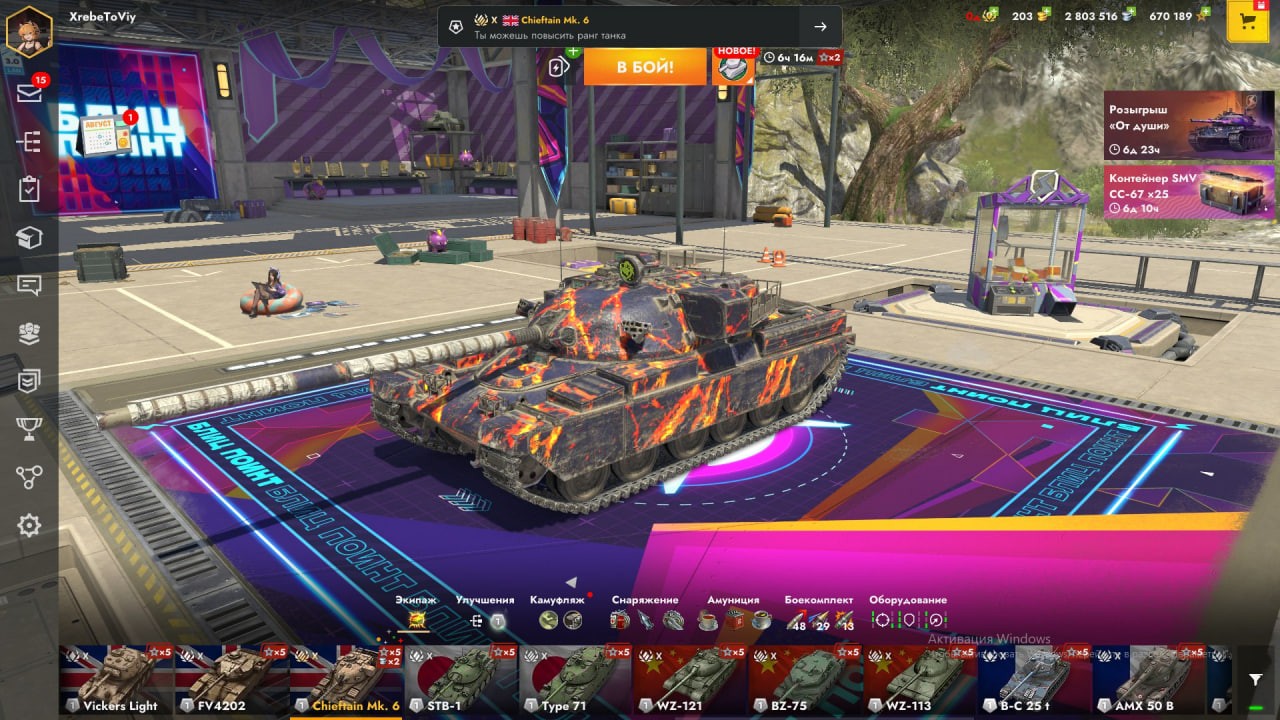Open the mail inbox with 15 notifications
The width and height of the screenshot is (1280, 720).
pyautogui.click(x=29, y=93)
